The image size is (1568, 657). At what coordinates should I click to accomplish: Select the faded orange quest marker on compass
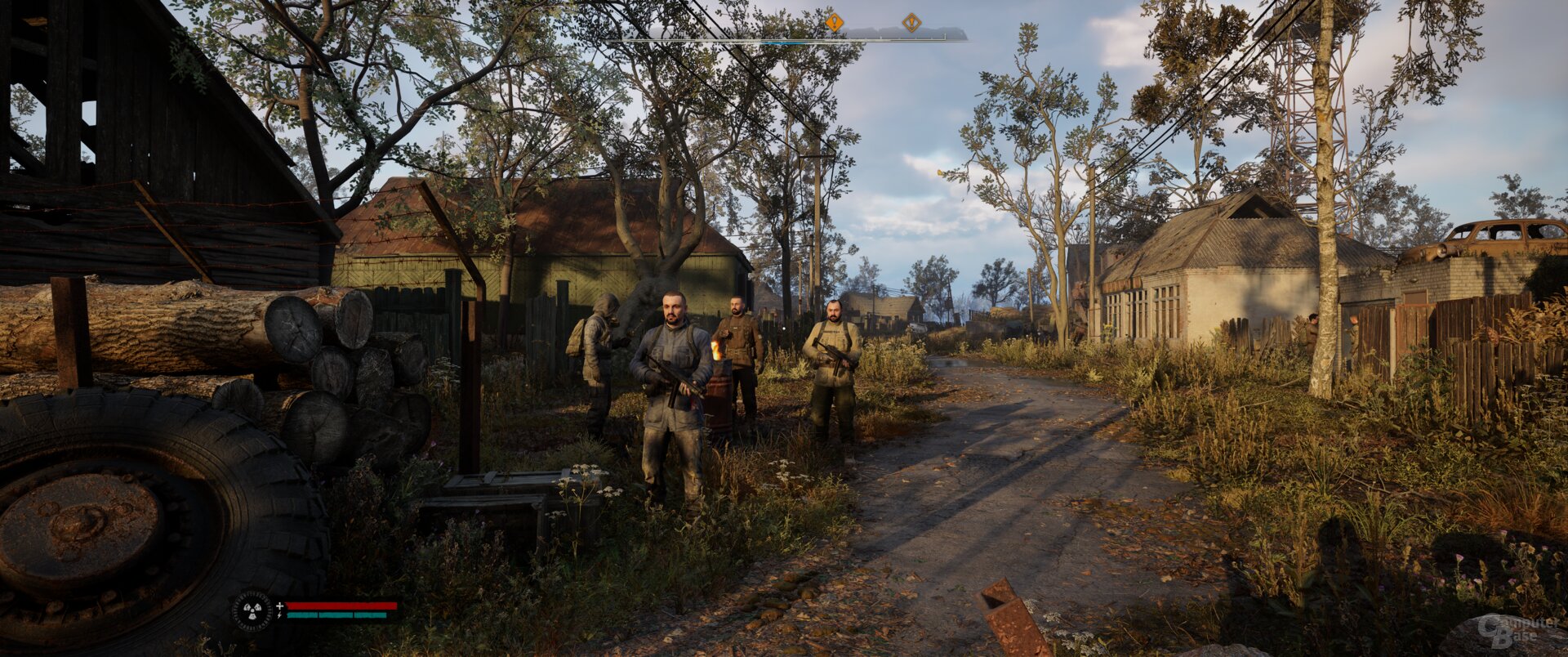pos(911,23)
